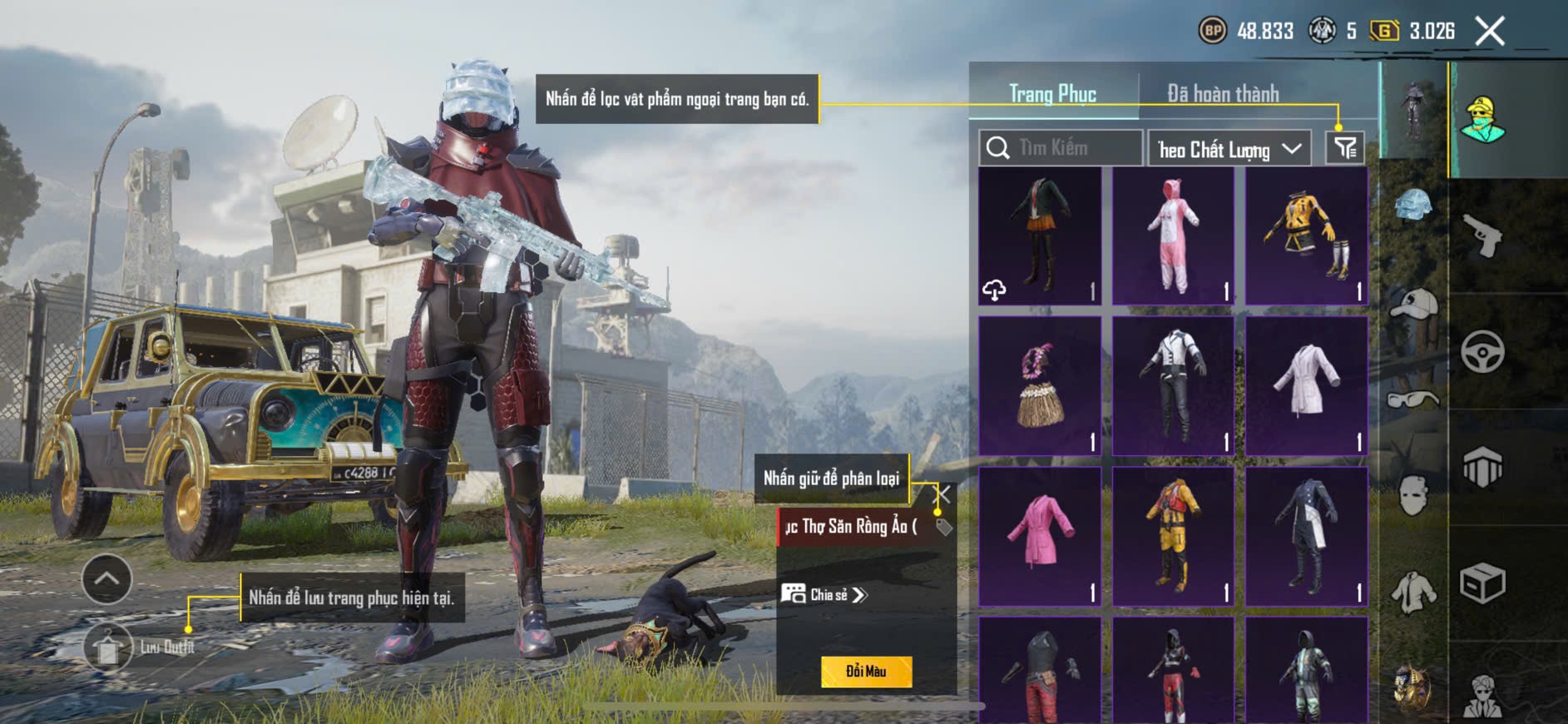1568x724 pixels.
Task: Click the Tìm Kiếm search field
Action: tap(1061, 148)
